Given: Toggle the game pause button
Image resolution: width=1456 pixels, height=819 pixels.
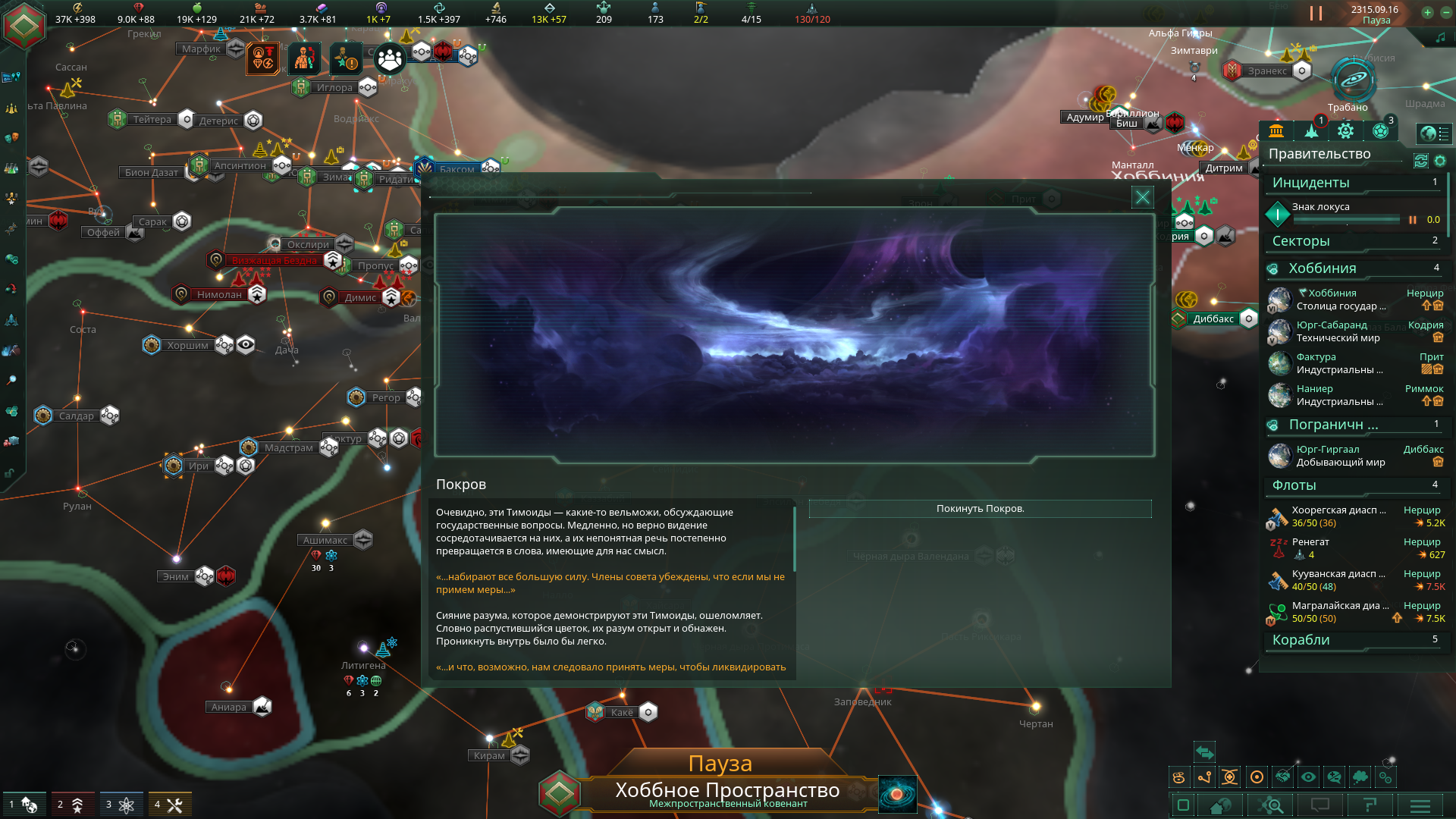Looking at the screenshot, I should tap(1316, 14).
